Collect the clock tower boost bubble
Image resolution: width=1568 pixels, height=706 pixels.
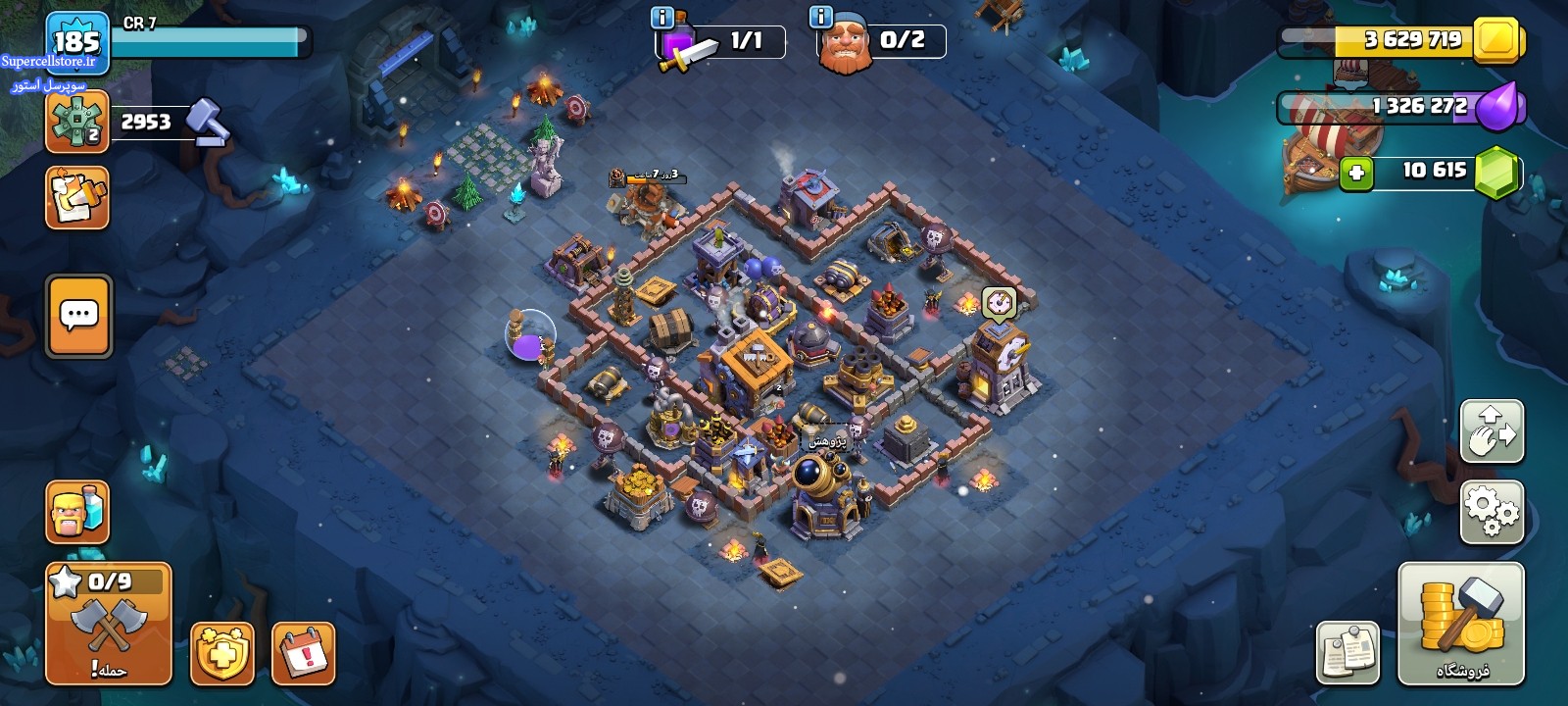click(x=999, y=302)
